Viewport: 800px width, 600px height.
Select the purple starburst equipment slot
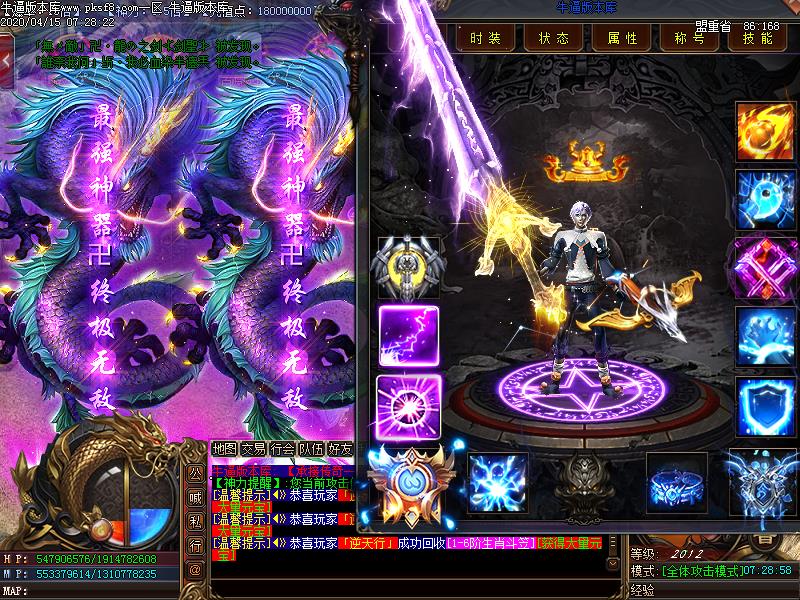pos(408,403)
